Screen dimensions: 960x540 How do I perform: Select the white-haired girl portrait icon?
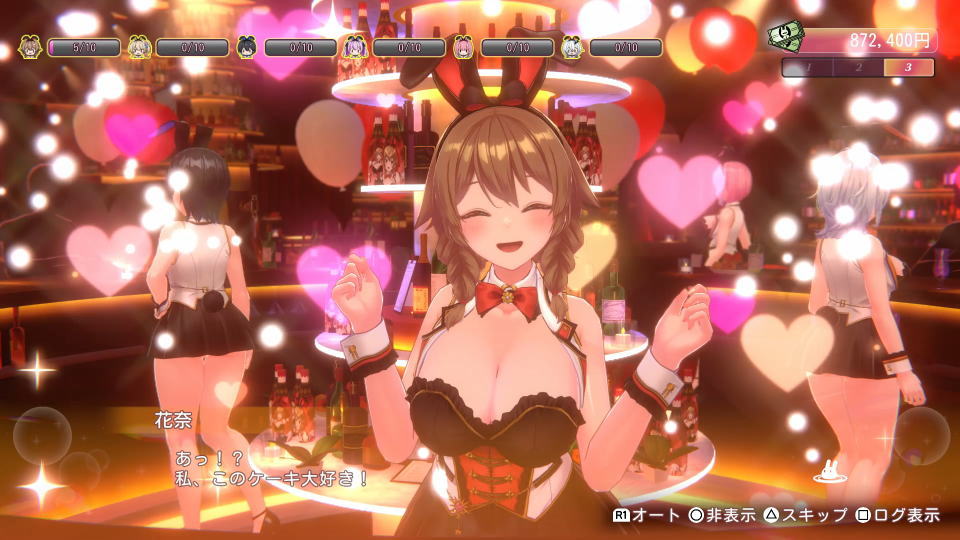click(572, 47)
